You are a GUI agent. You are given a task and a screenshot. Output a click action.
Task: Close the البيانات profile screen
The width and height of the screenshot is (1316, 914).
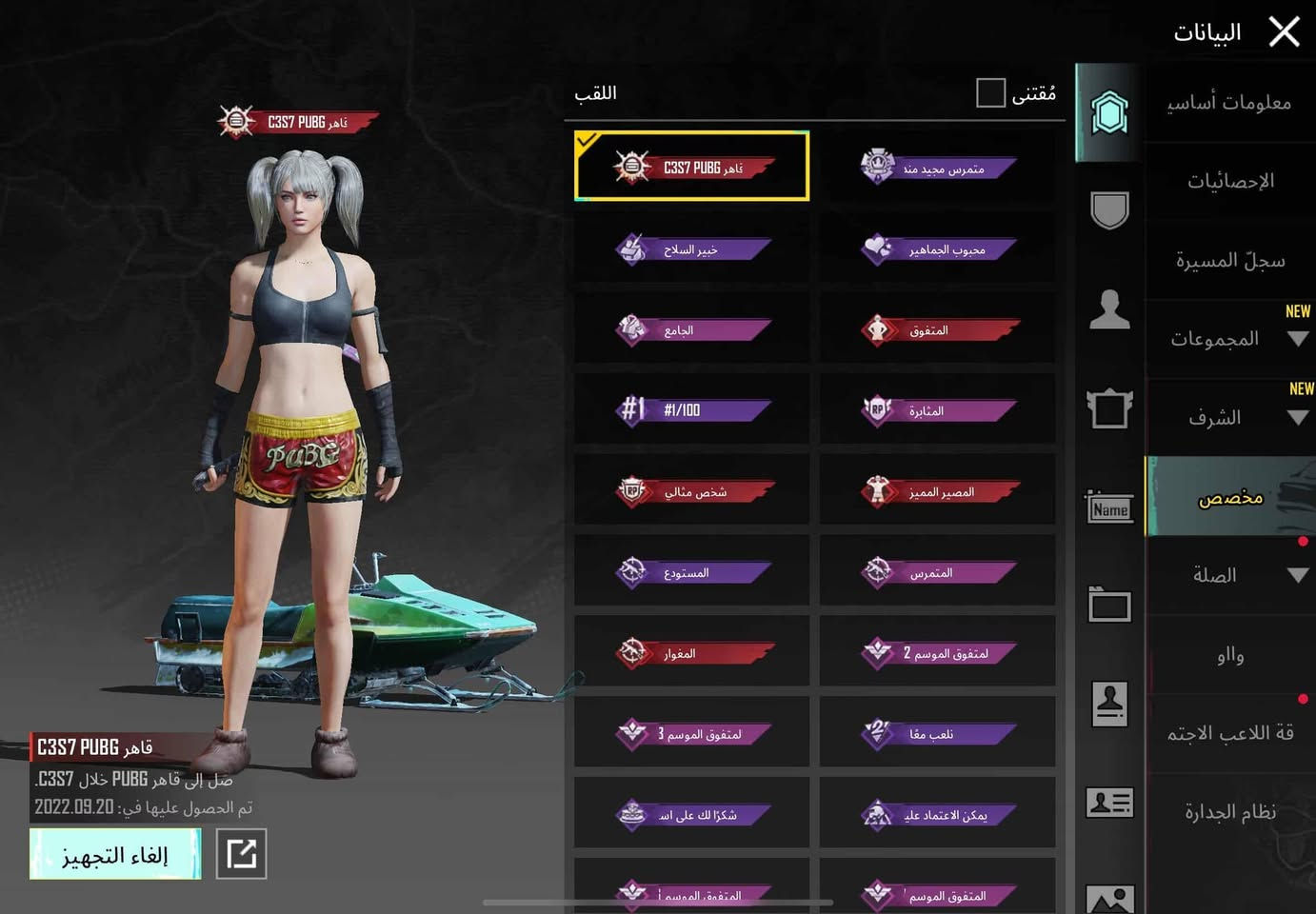coord(1284,32)
